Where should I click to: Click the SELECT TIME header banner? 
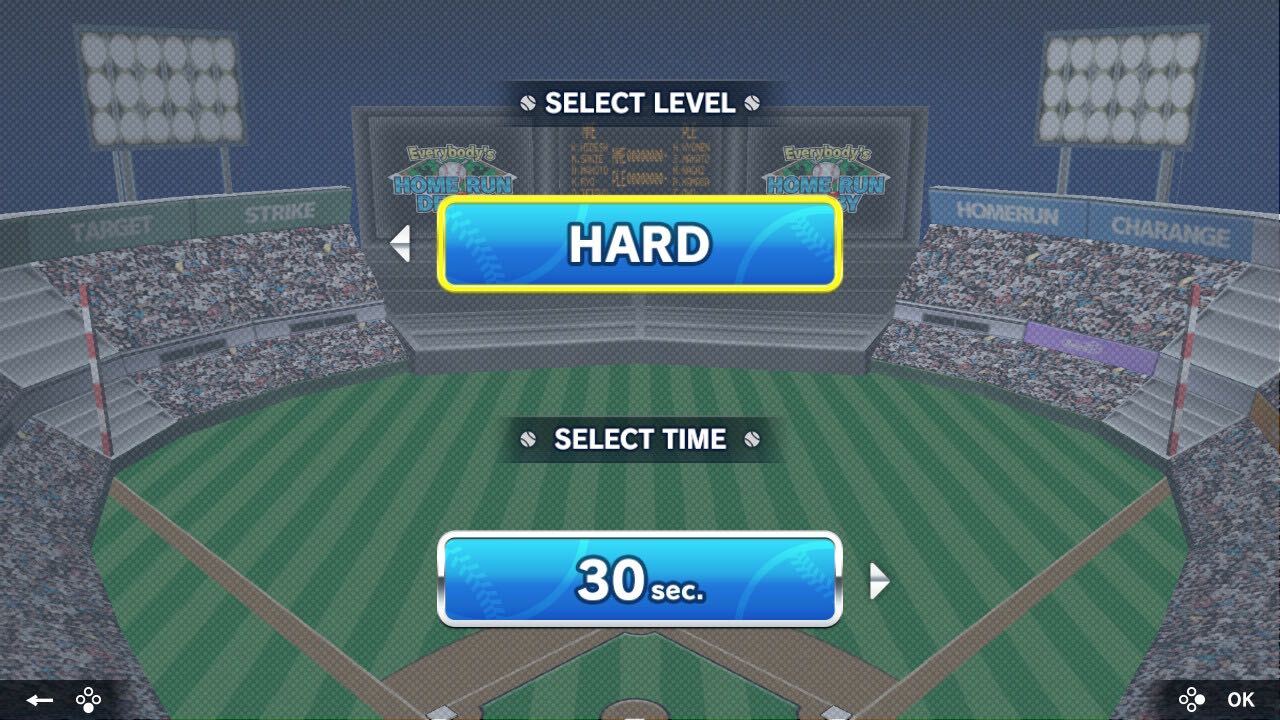point(640,438)
